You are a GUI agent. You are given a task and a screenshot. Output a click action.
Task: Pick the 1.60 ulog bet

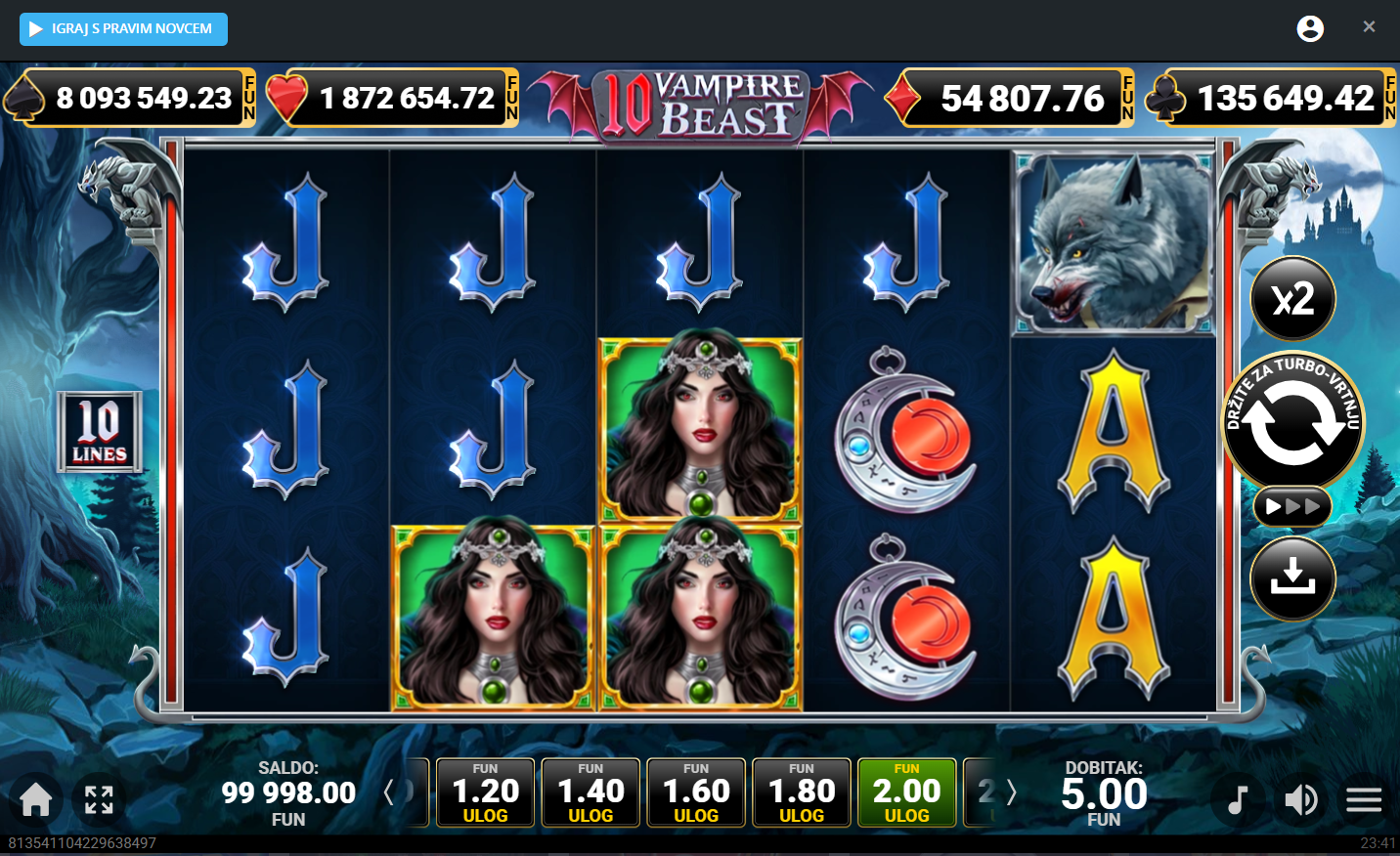coord(696,792)
